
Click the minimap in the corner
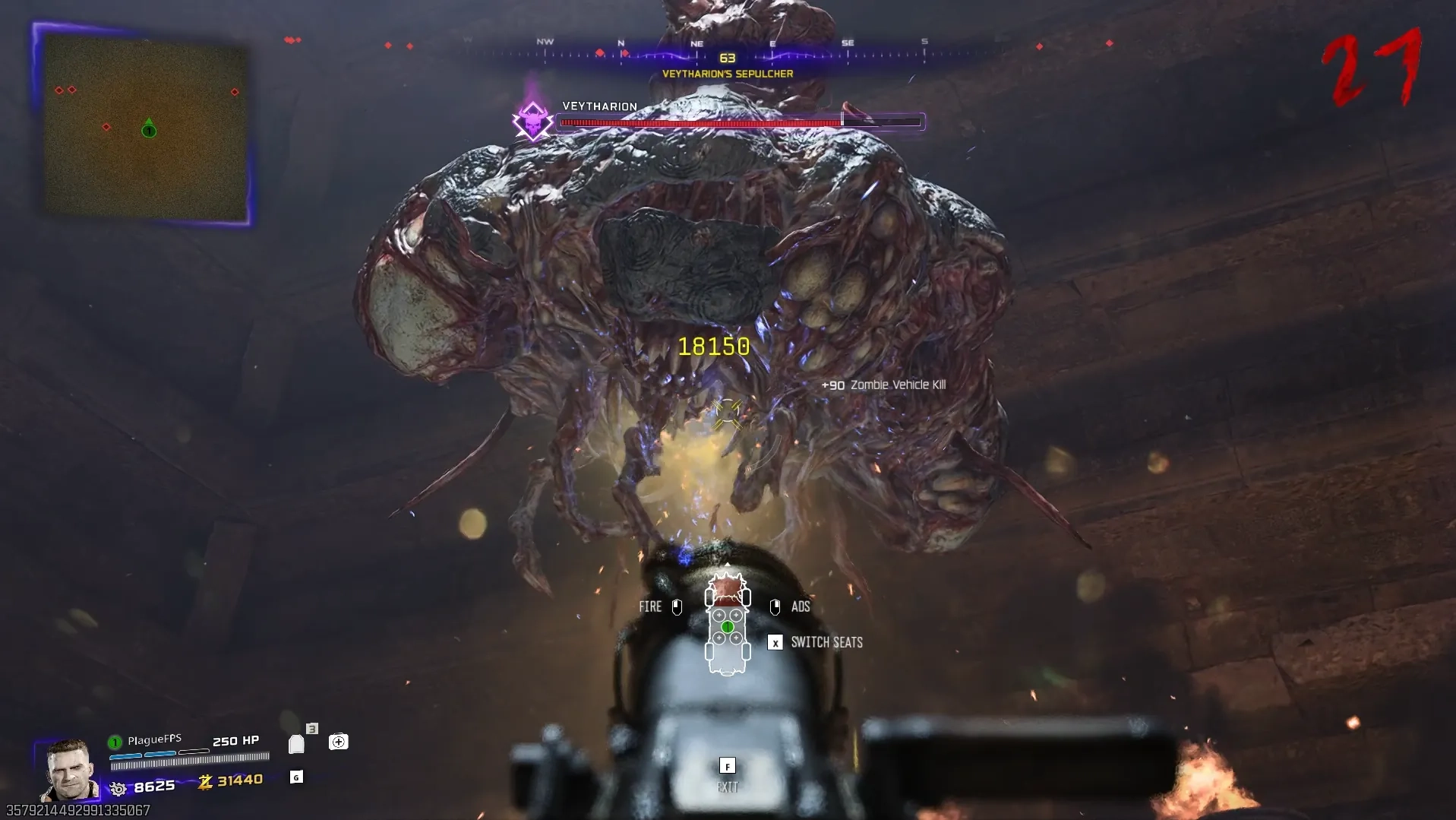pos(145,126)
